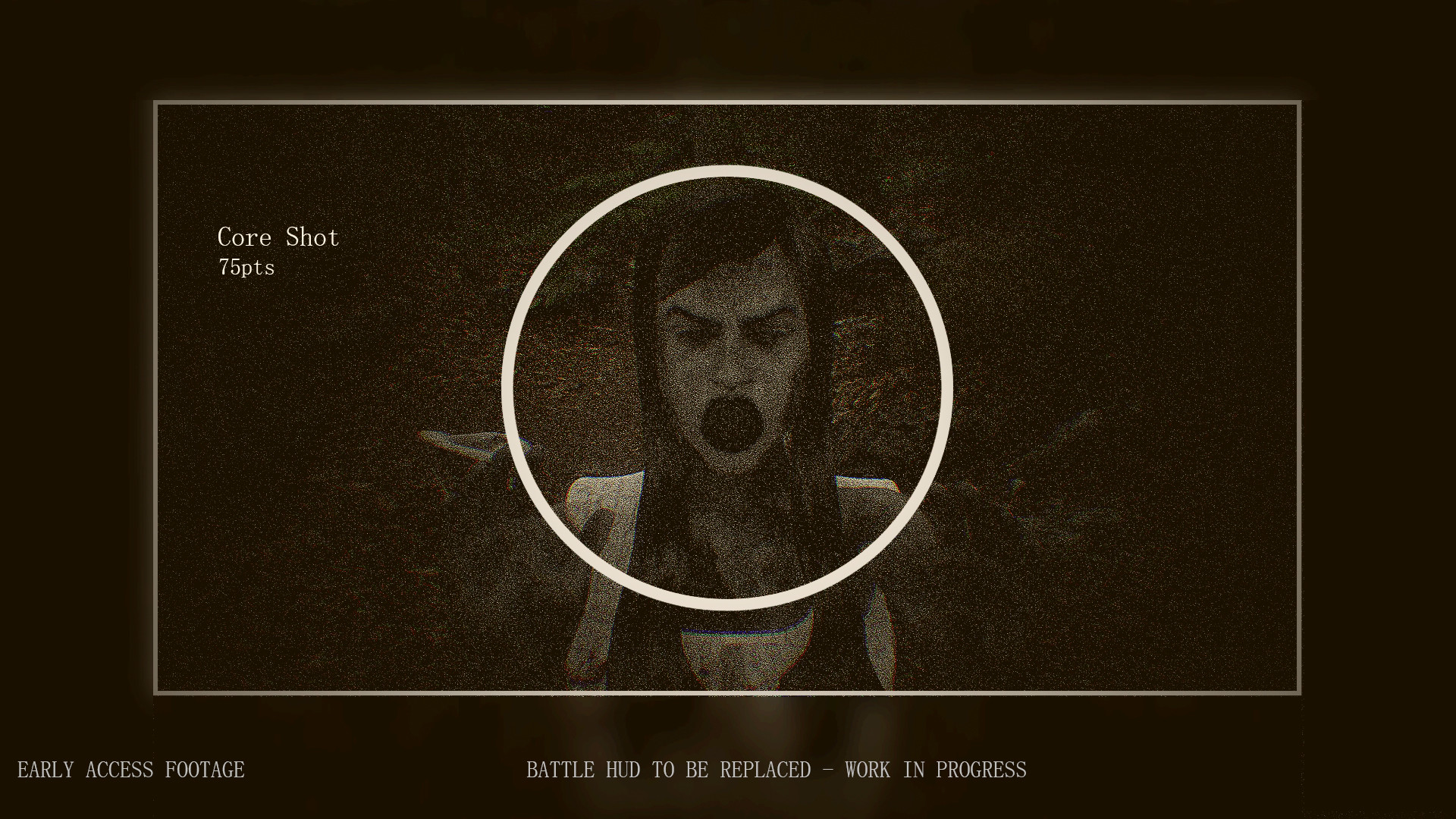1456x819 pixels.
Task: Click the character's left shoulder armor
Action: (864, 493)
